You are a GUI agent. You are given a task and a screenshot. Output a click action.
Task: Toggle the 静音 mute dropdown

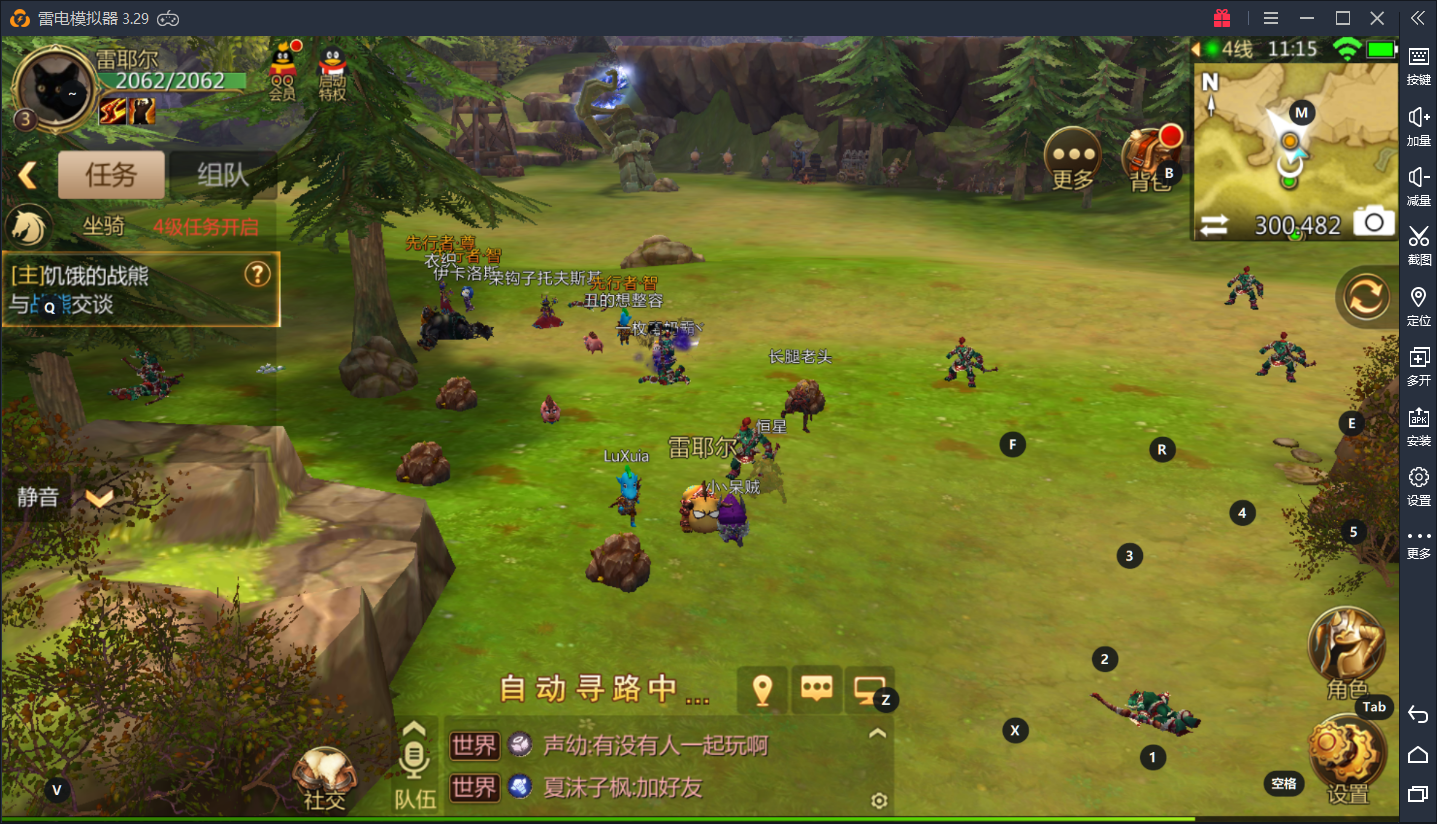[98, 497]
